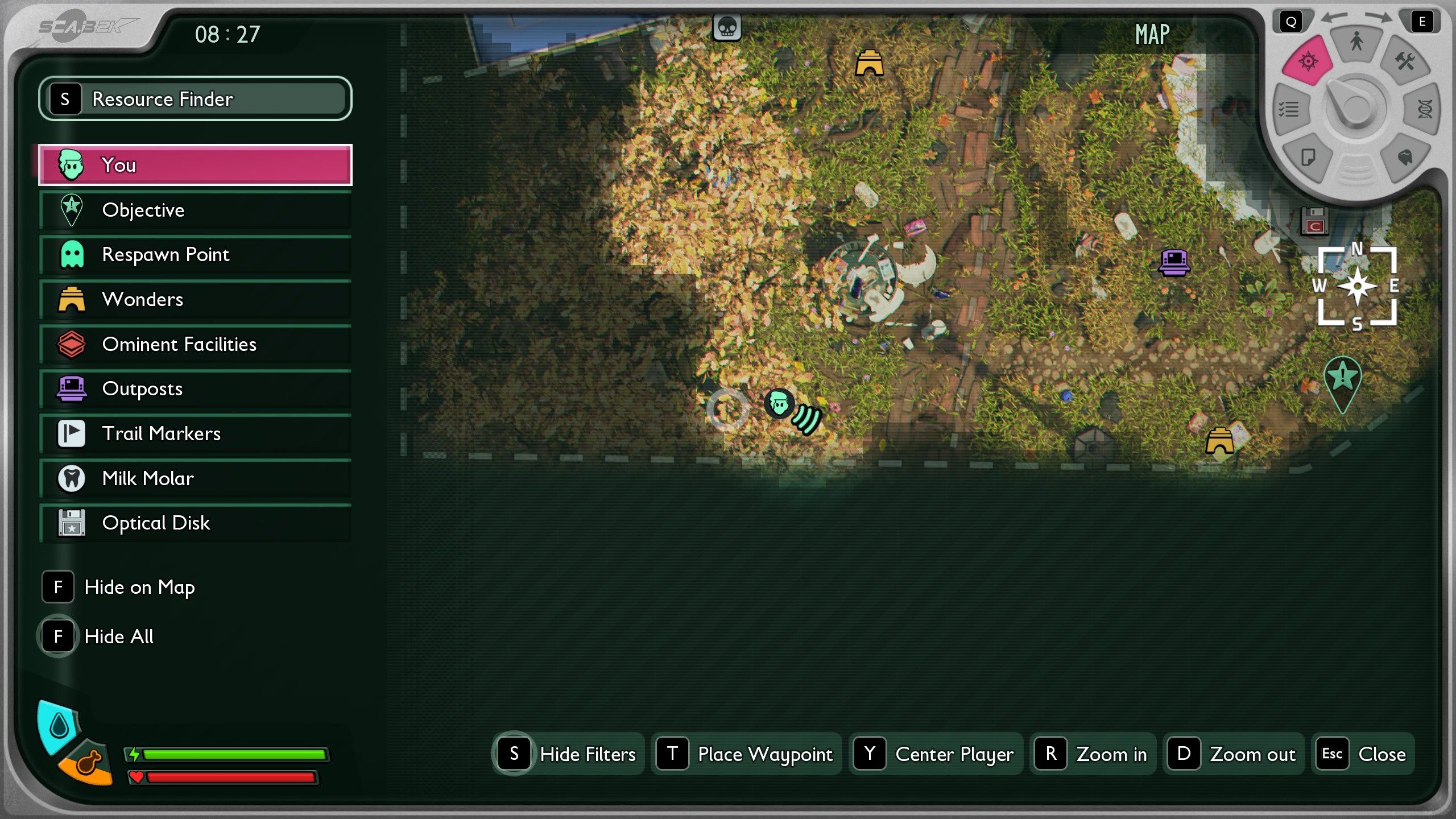
Task: Pick the Wonders filter entry
Action: click(x=195, y=299)
